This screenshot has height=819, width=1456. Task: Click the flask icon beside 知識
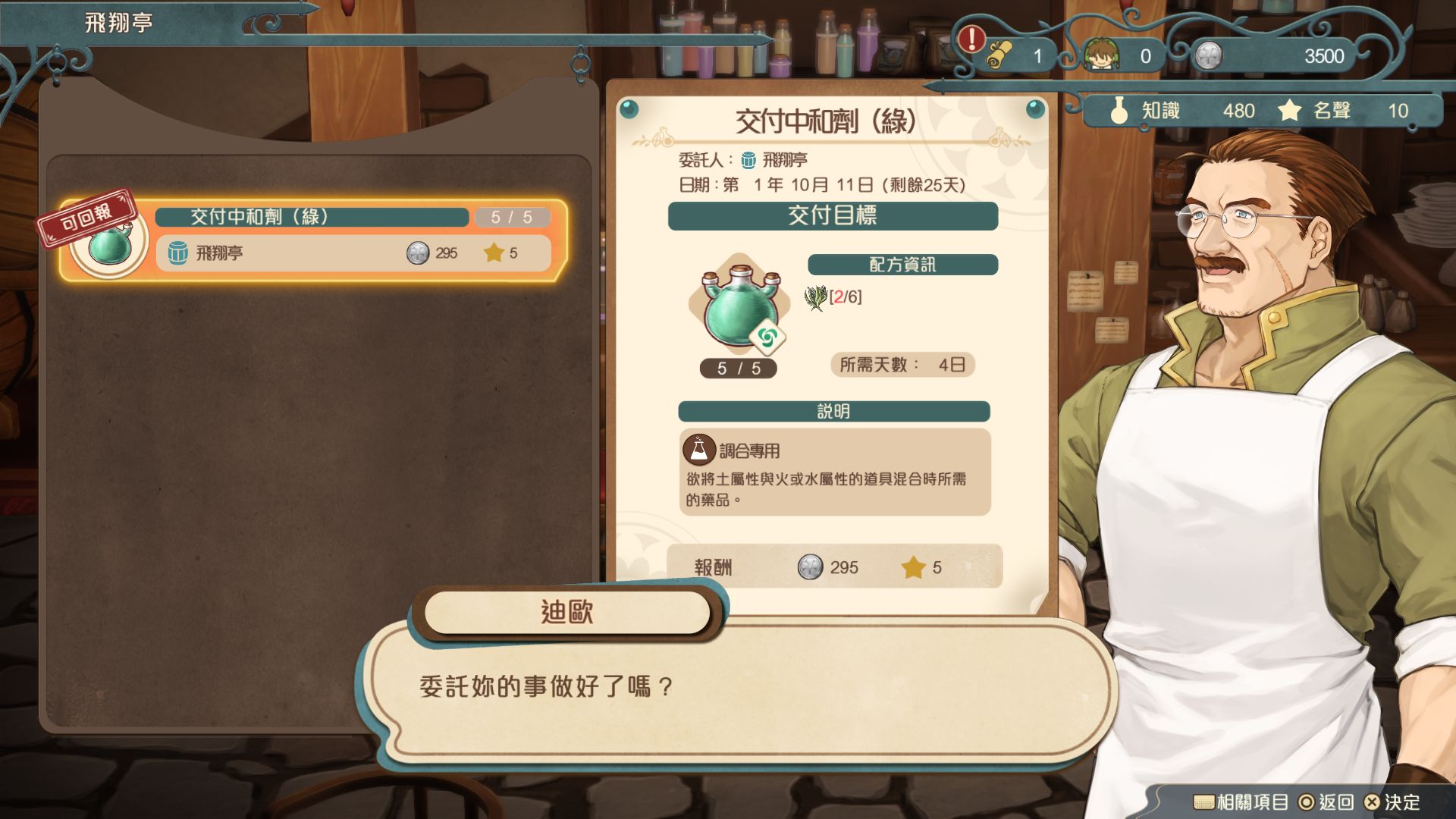[x=1119, y=111]
